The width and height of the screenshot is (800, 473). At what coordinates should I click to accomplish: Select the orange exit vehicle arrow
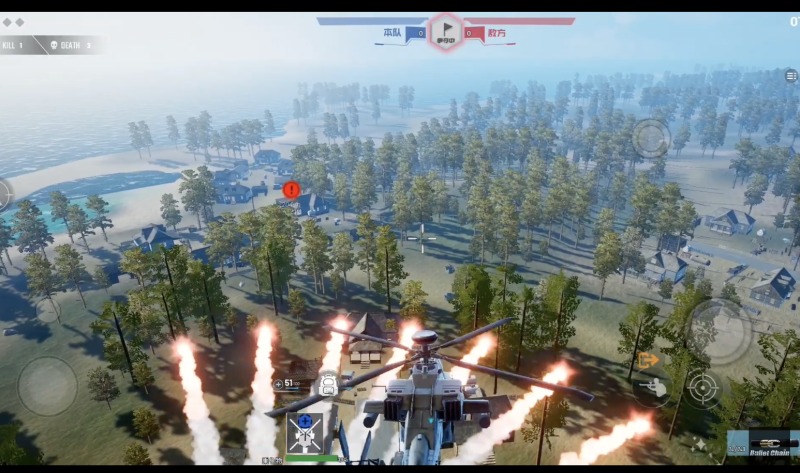(x=648, y=359)
